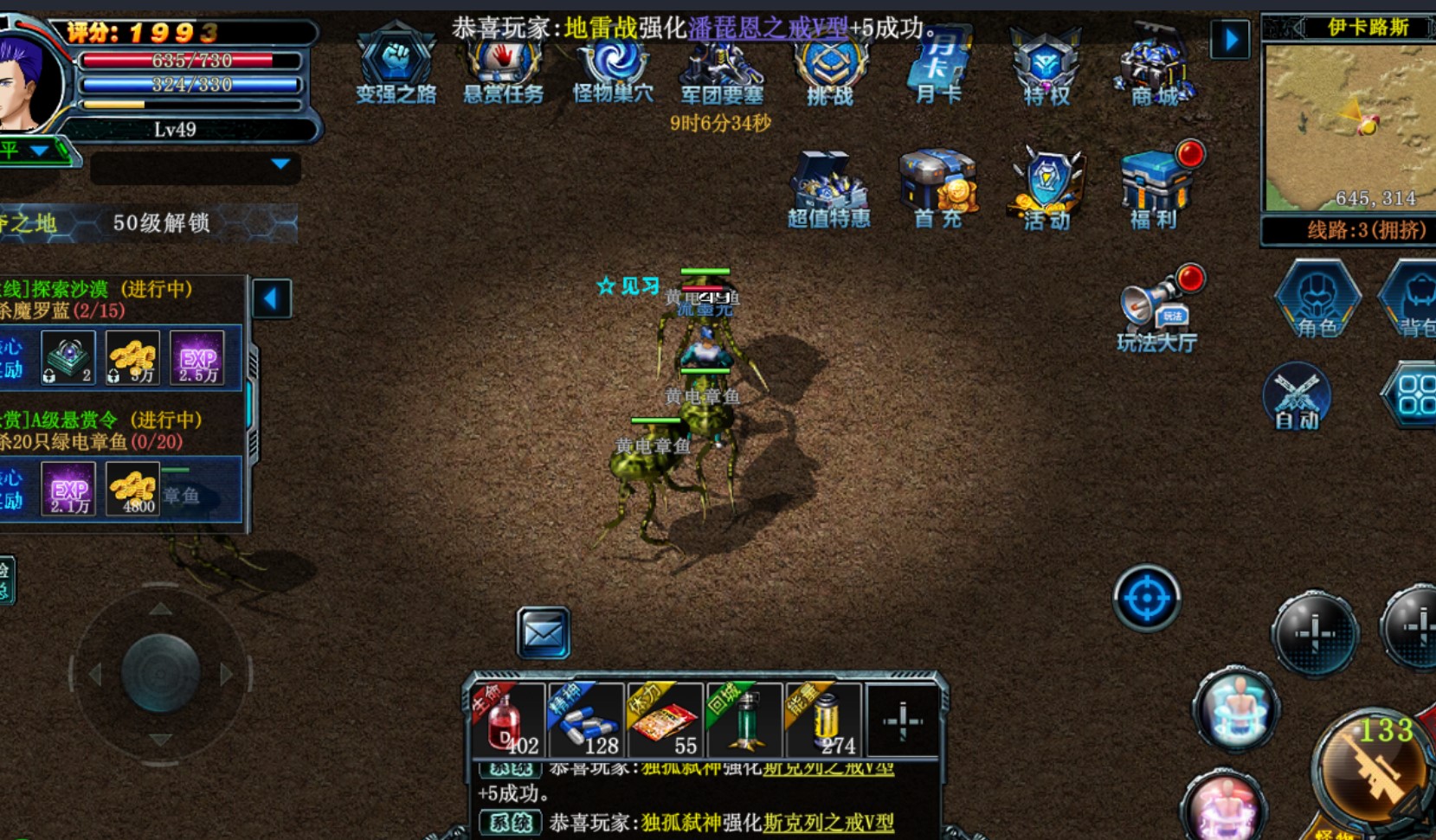
Task: Open the 角色 character sheet
Action: point(1317,299)
